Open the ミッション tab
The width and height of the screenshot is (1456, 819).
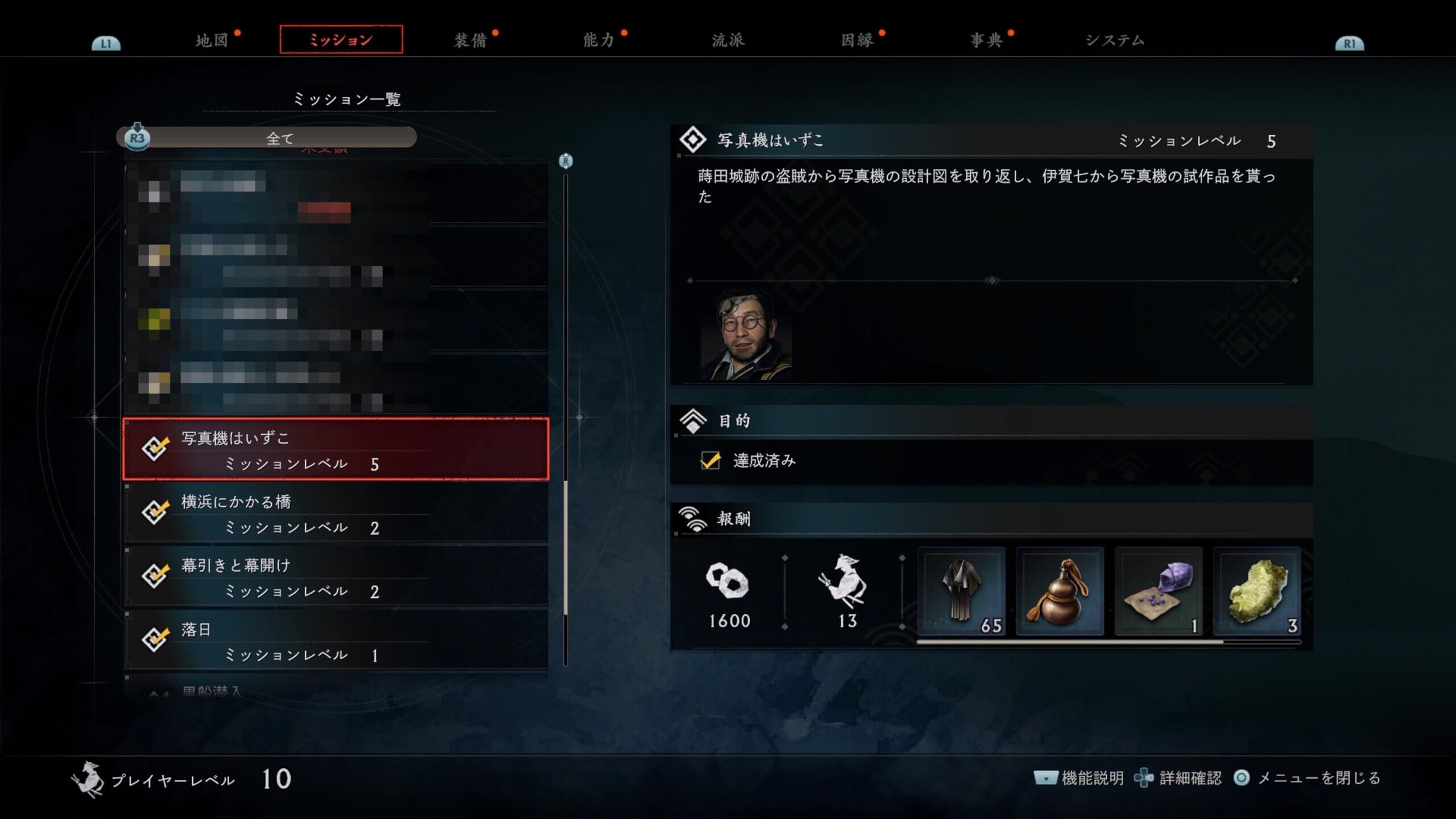tap(341, 40)
